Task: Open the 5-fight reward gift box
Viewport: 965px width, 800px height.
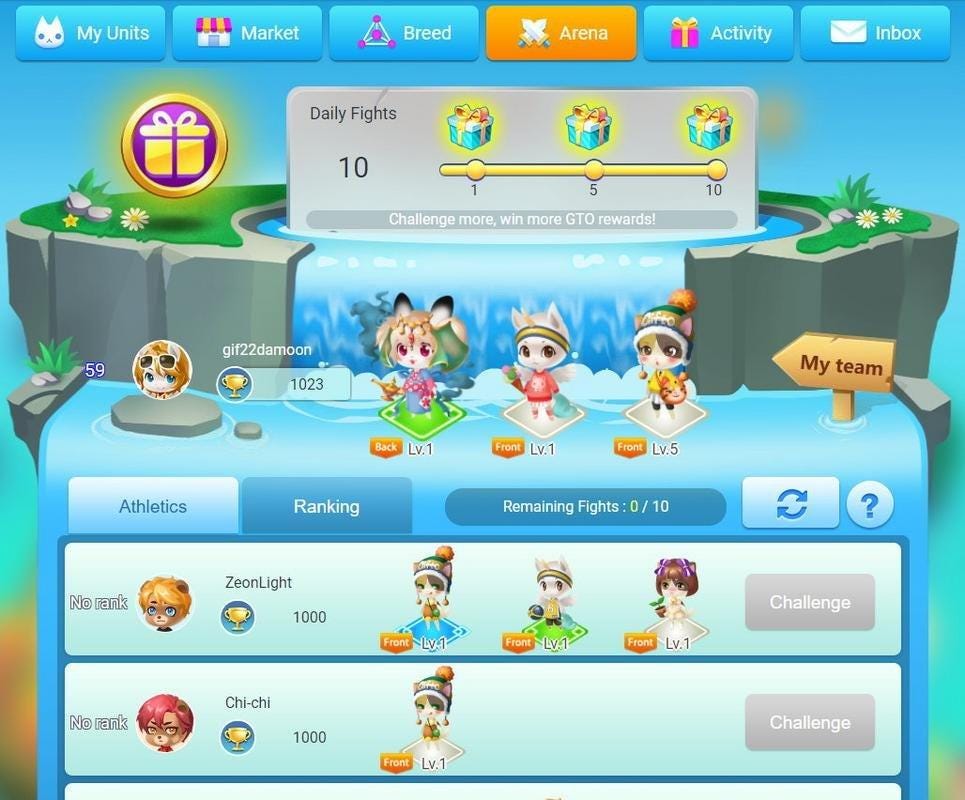Action: click(590, 127)
